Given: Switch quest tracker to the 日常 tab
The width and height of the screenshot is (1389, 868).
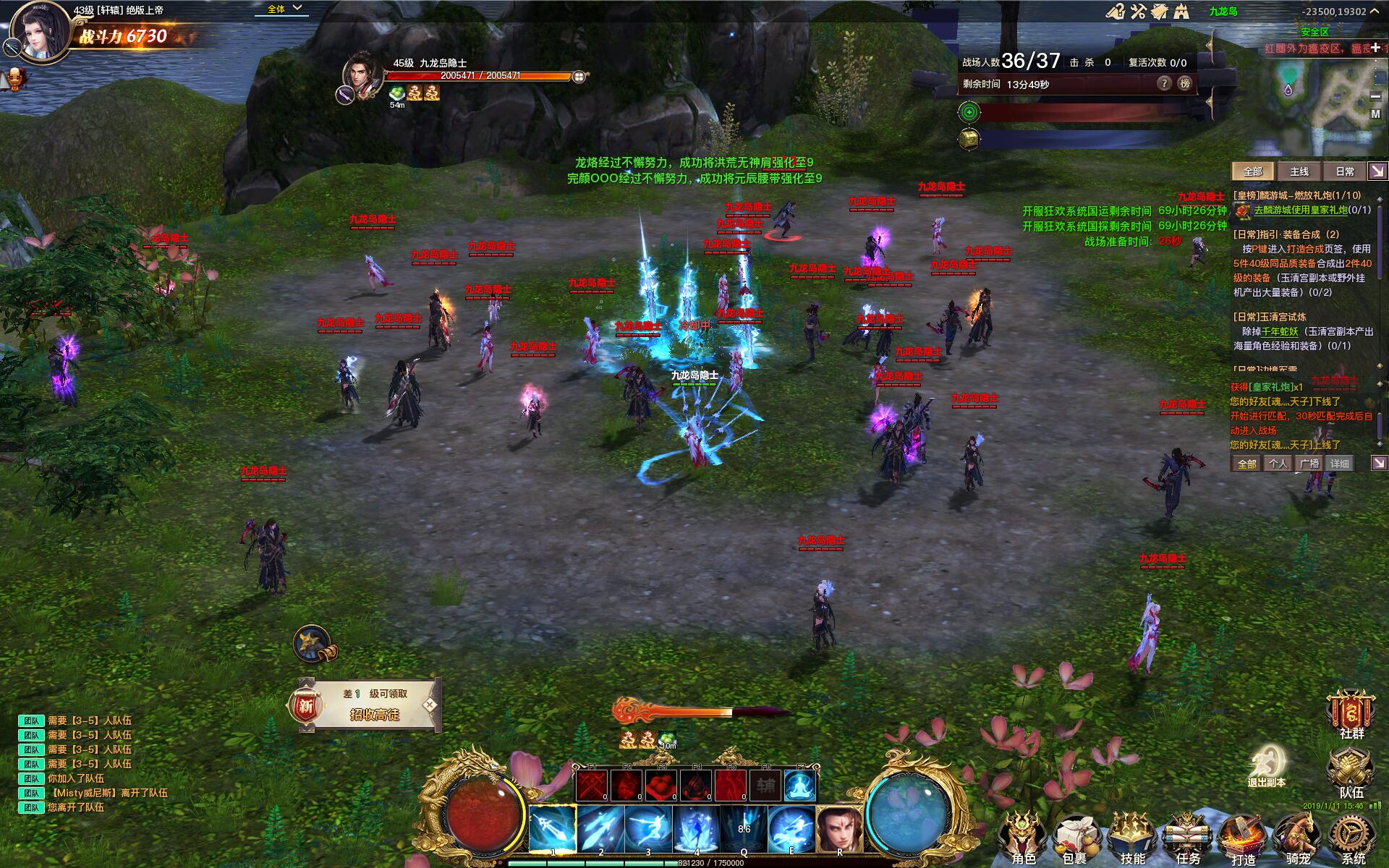Looking at the screenshot, I should pyautogui.click(x=1344, y=171).
